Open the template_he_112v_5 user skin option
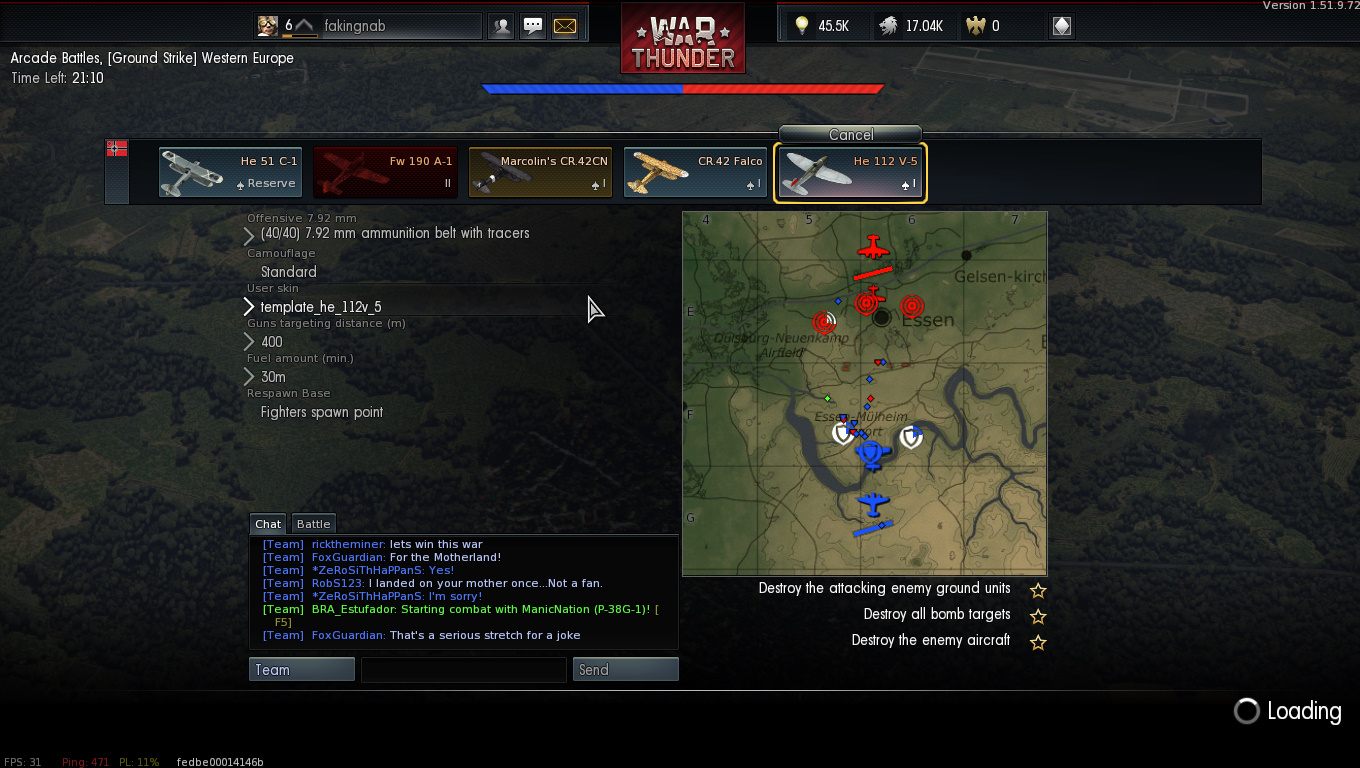The image size is (1360, 768). tap(320, 307)
